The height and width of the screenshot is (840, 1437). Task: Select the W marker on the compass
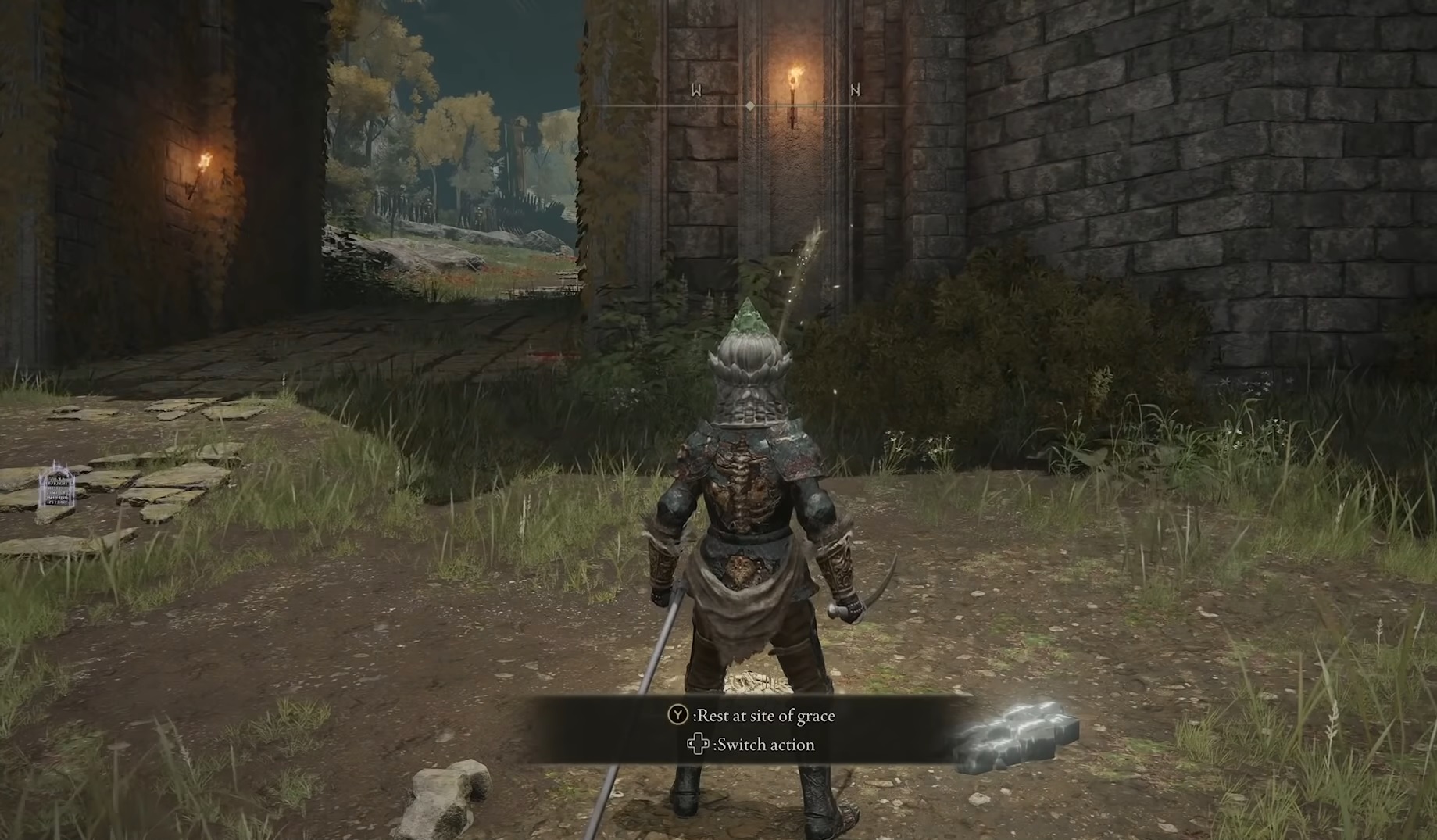pos(695,91)
